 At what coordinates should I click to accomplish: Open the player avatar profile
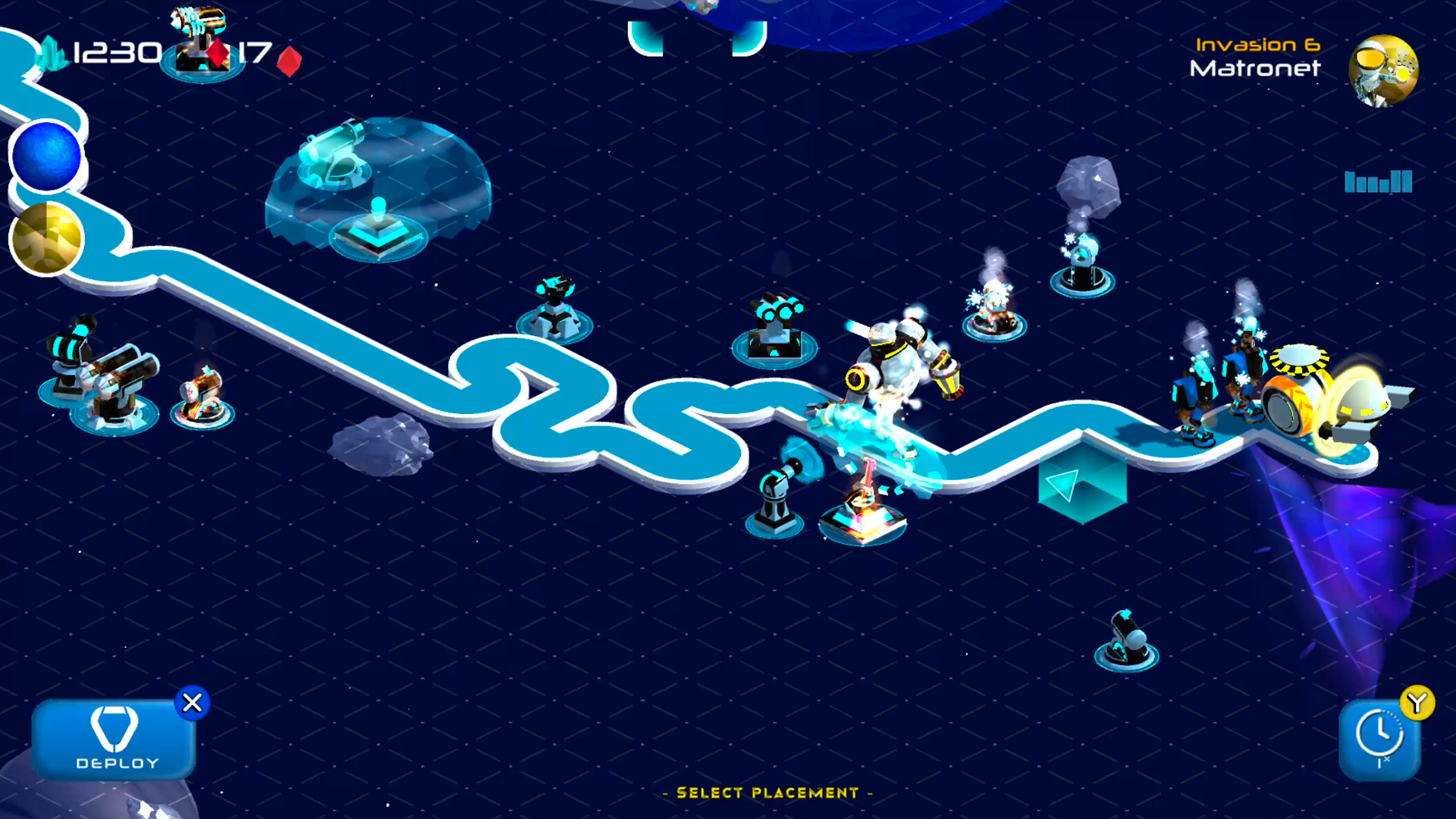(x=1385, y=71)
